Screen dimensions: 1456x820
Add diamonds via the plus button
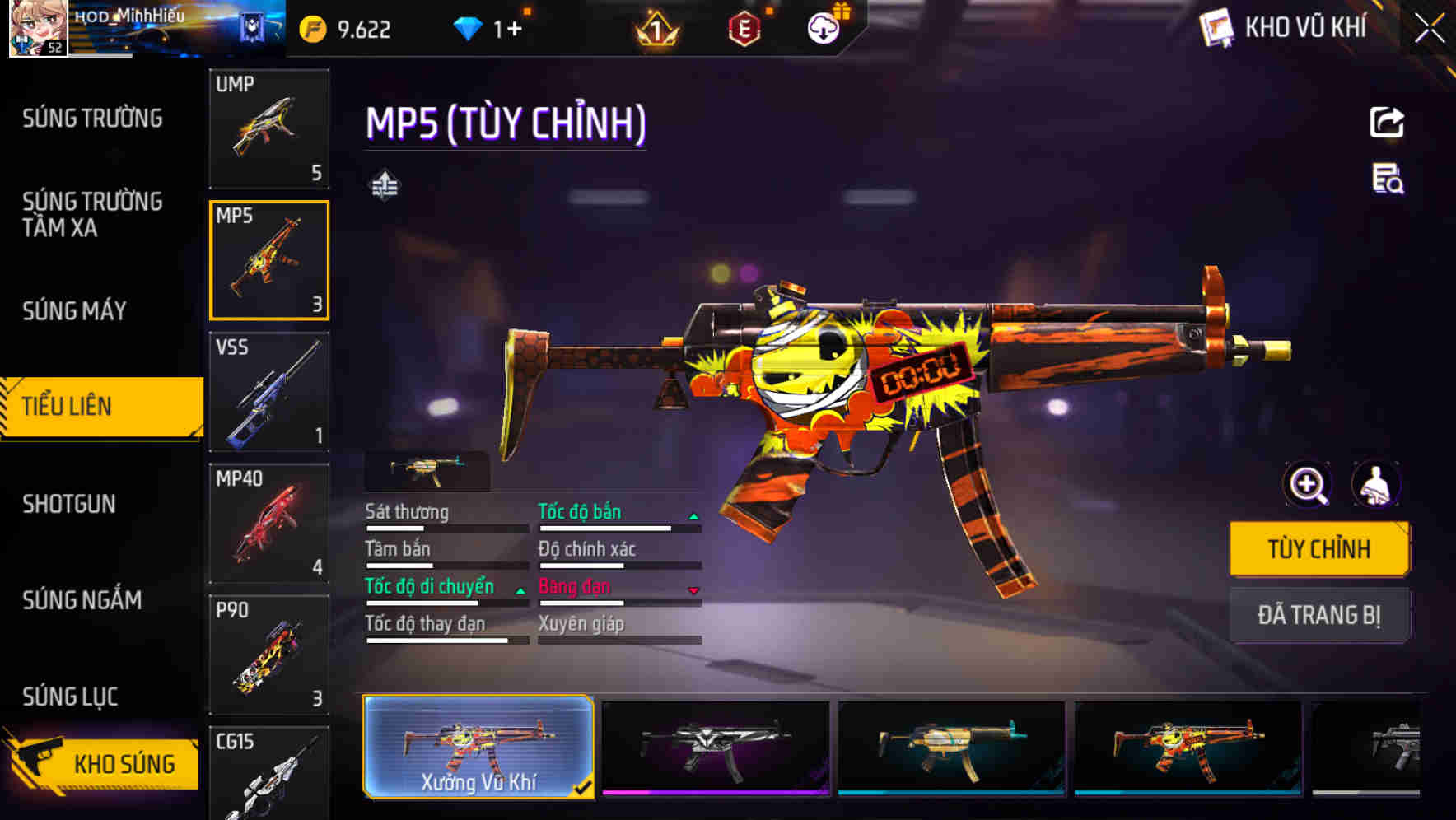514,30
